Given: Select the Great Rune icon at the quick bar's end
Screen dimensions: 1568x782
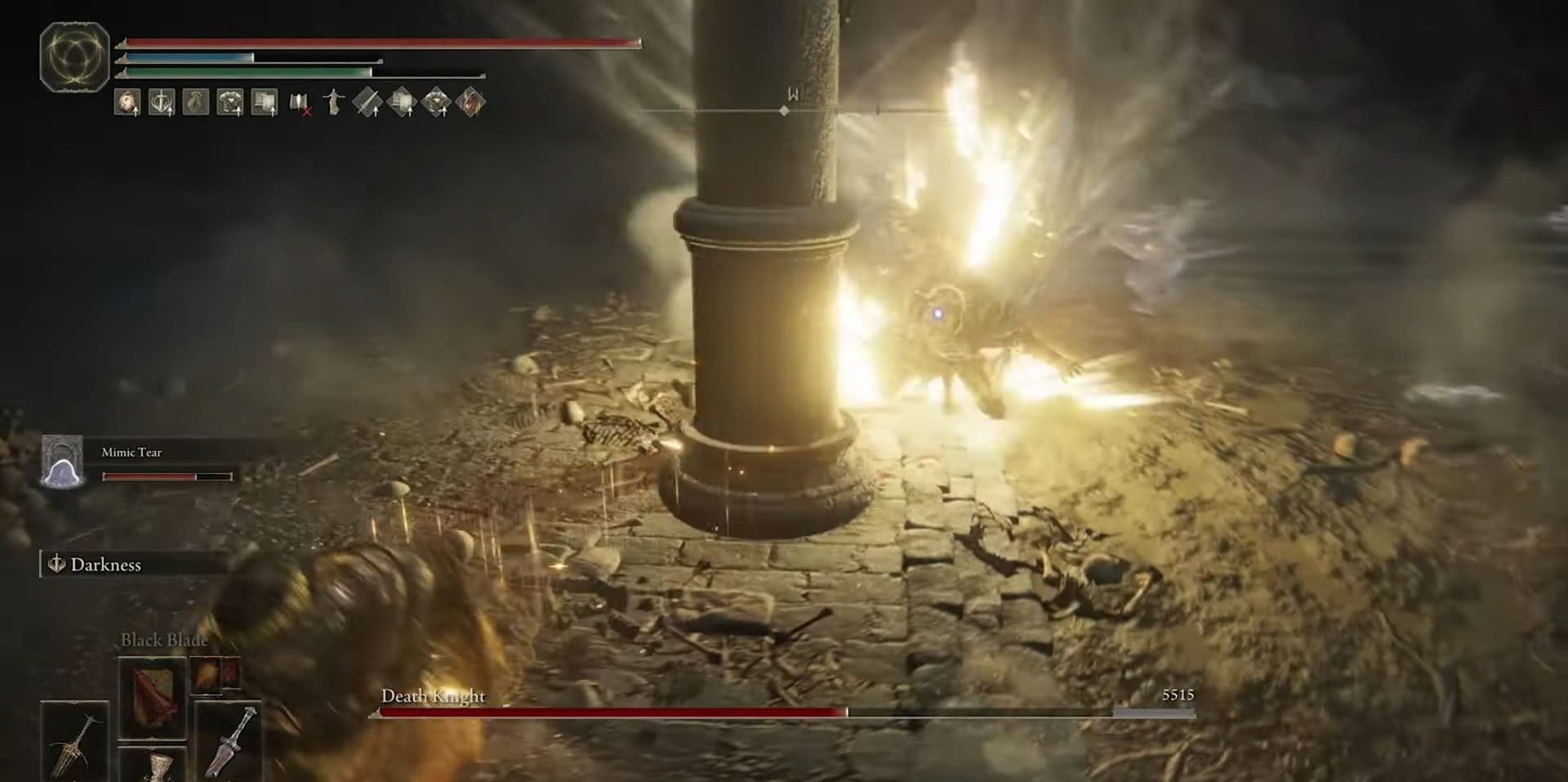Looking at the screenshot, I should (471, 103).
